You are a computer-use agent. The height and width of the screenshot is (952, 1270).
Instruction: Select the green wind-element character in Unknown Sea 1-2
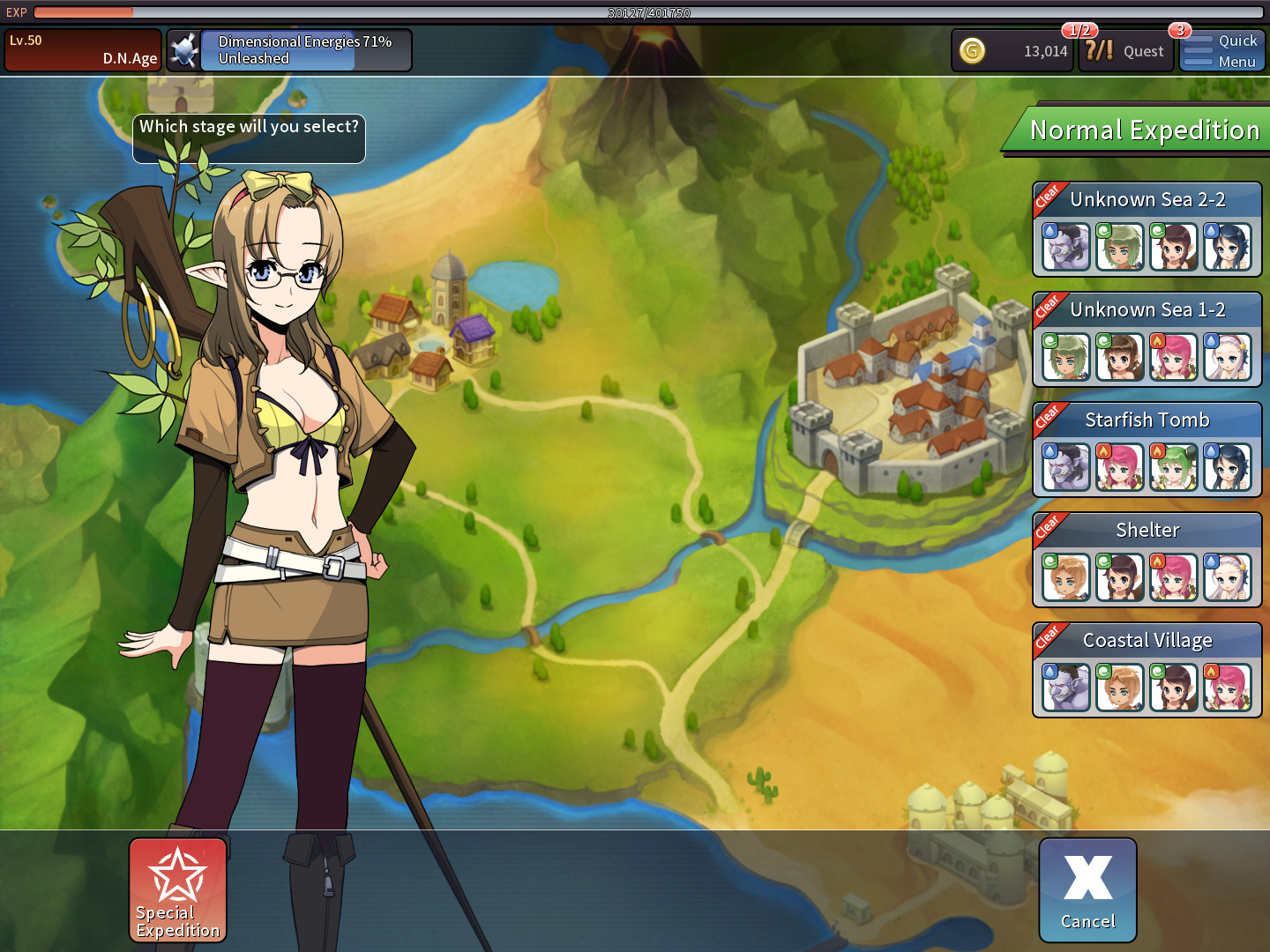[x=1065, y=356]
